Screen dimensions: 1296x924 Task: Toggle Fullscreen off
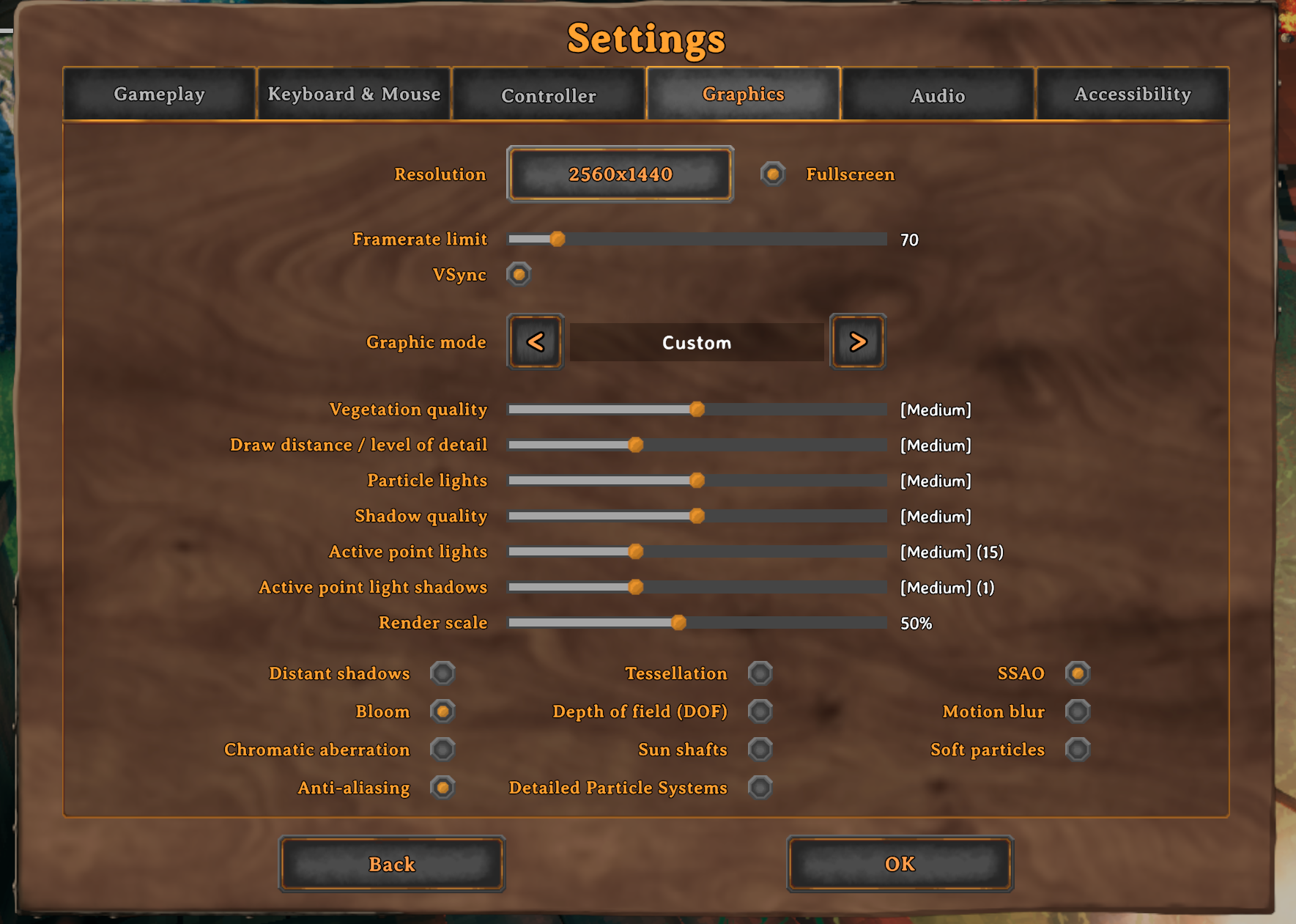[773, 174]
